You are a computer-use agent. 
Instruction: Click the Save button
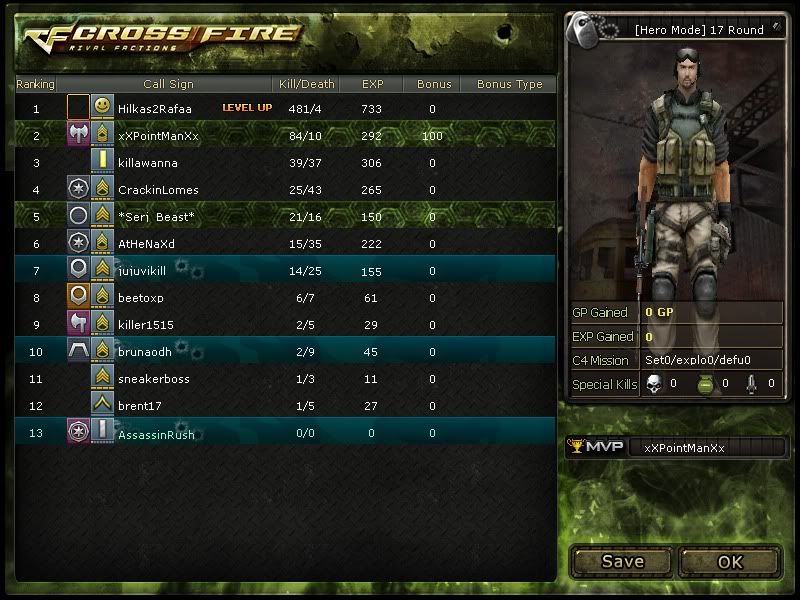coord(622,561)
